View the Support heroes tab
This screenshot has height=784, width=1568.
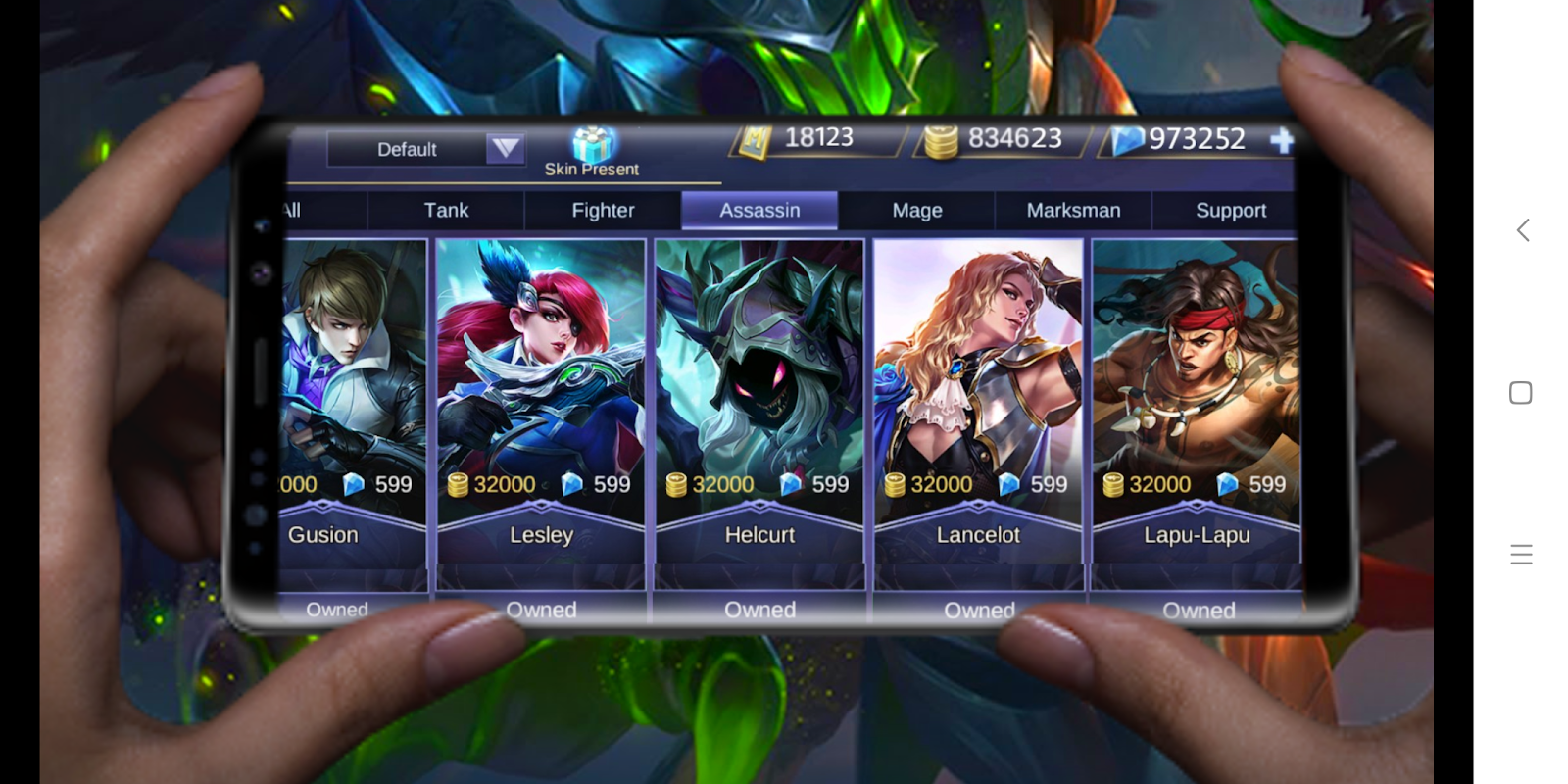coord(1231,210)
